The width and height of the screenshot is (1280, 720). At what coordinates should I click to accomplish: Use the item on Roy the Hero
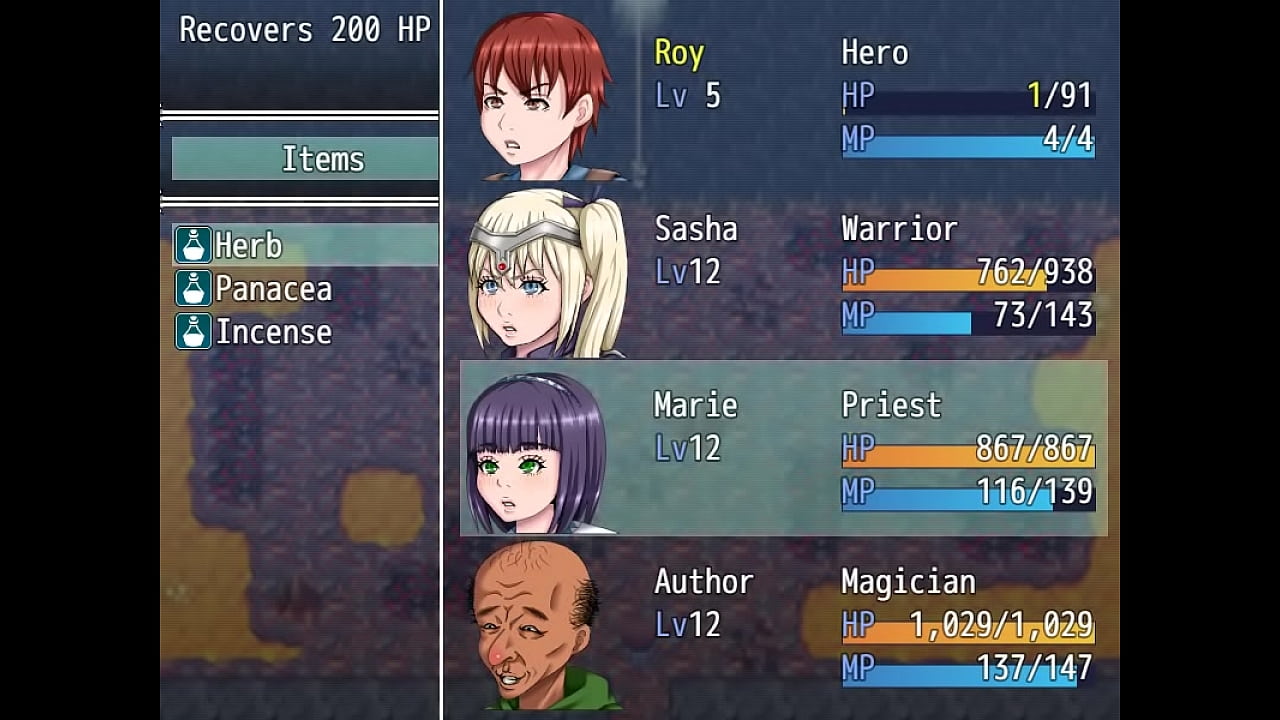[x=782, y=96]
